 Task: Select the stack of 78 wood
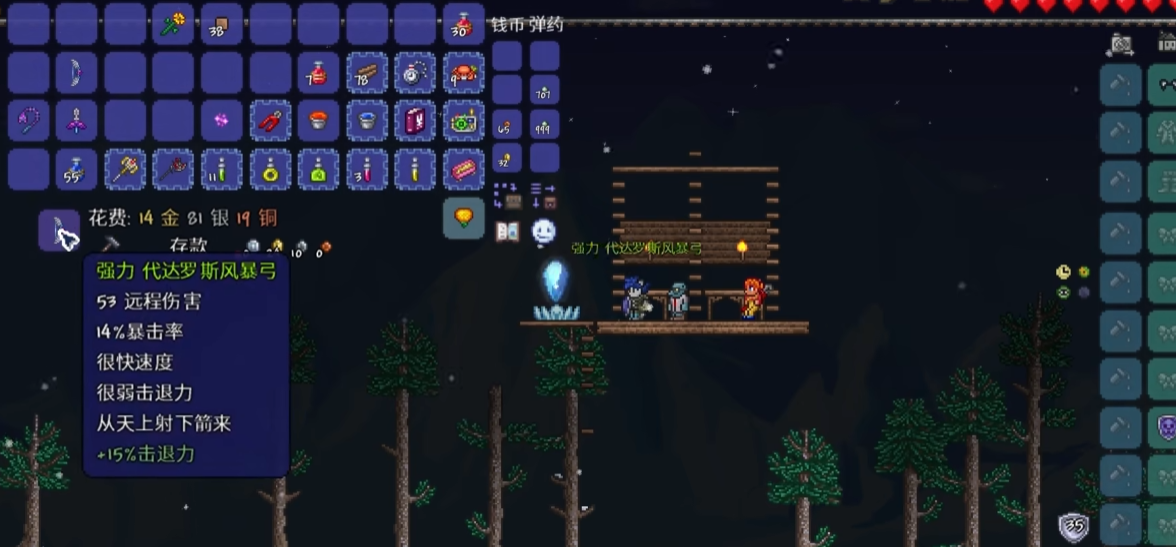366,72
